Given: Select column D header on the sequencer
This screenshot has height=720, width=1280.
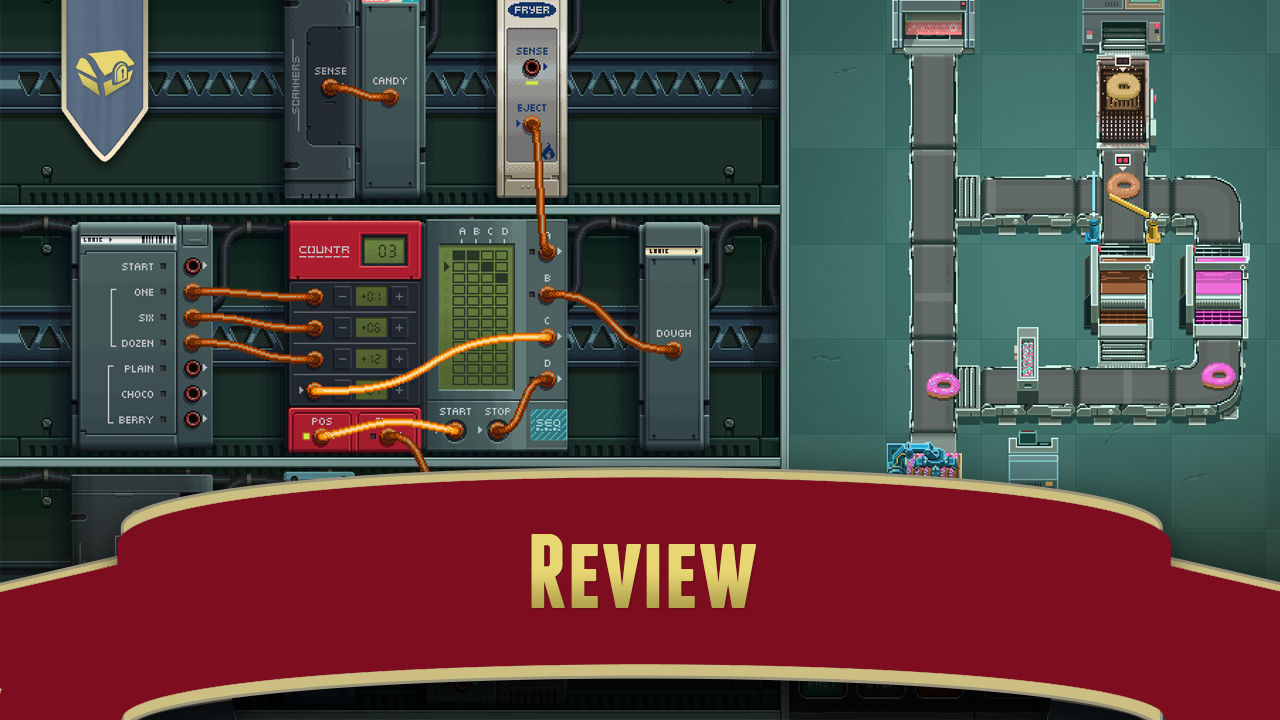Looking at the screenshot, I should point(504,231).
